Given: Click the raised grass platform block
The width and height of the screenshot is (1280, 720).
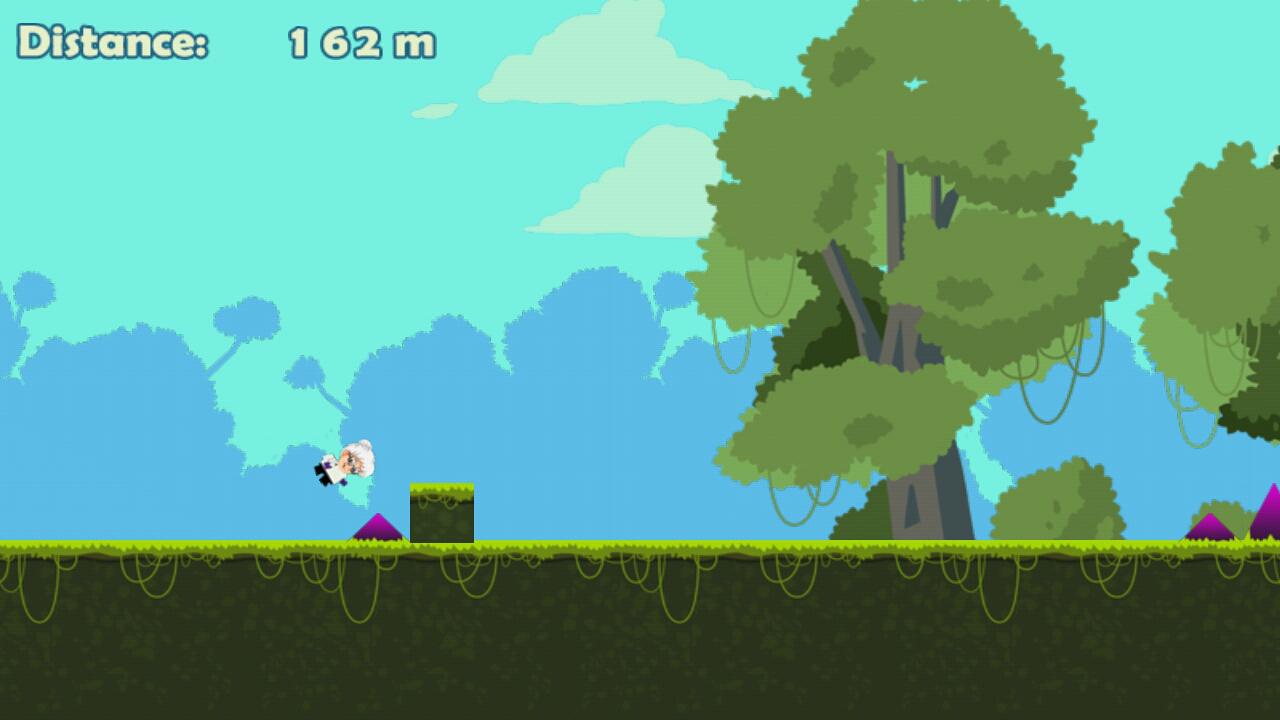Looking at the screenshot, I should 443,512.
